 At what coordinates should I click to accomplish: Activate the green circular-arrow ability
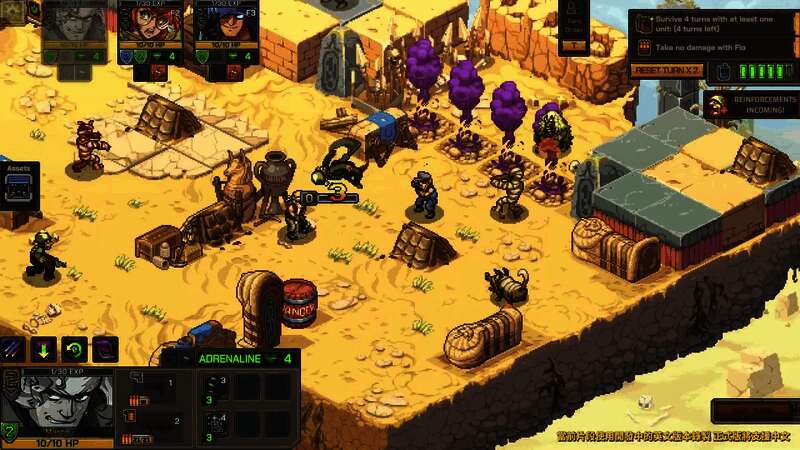point(74,350)
